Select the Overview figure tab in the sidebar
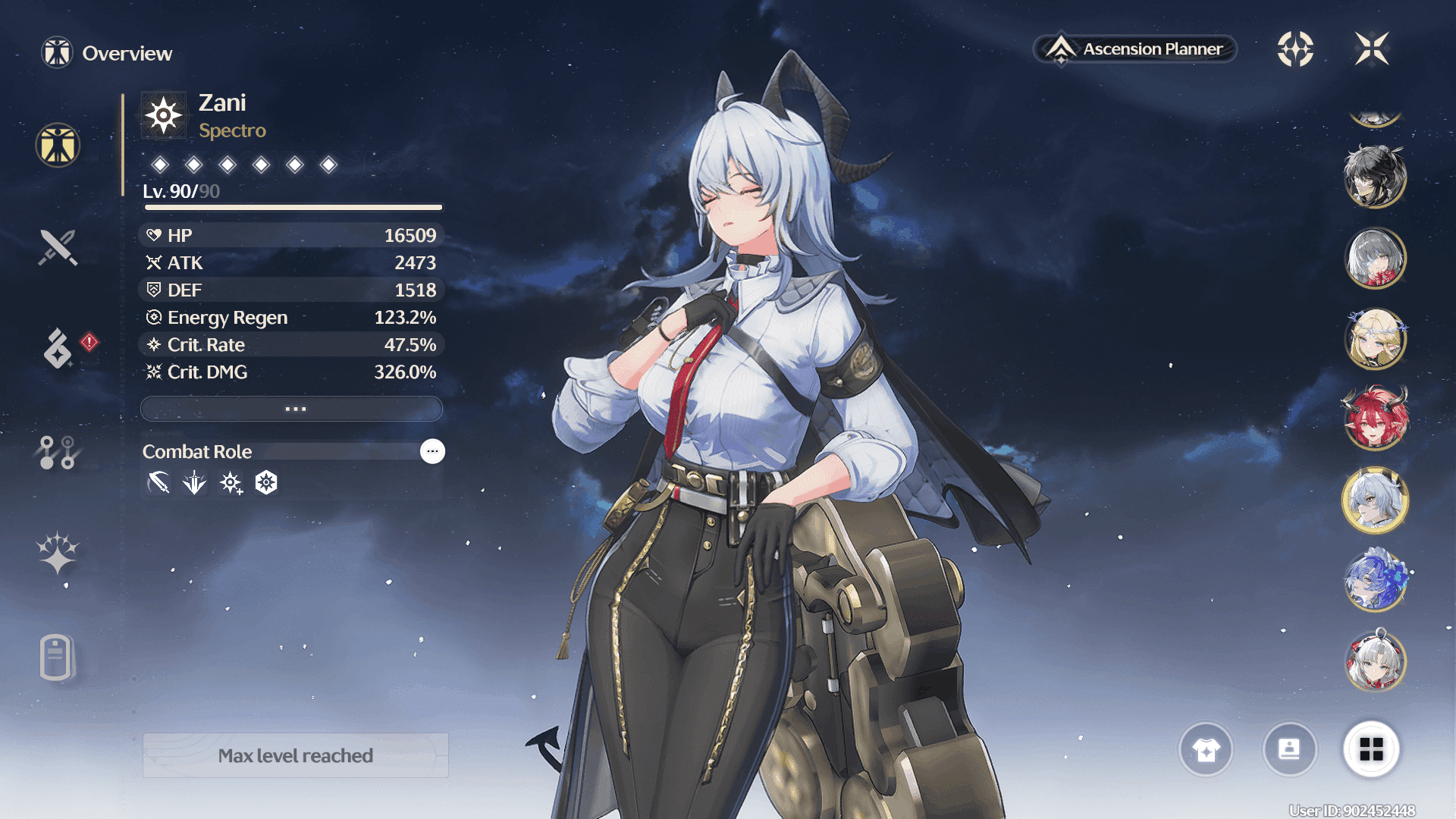This screenshot has height=819, width=1456. (x=58, y=145)
